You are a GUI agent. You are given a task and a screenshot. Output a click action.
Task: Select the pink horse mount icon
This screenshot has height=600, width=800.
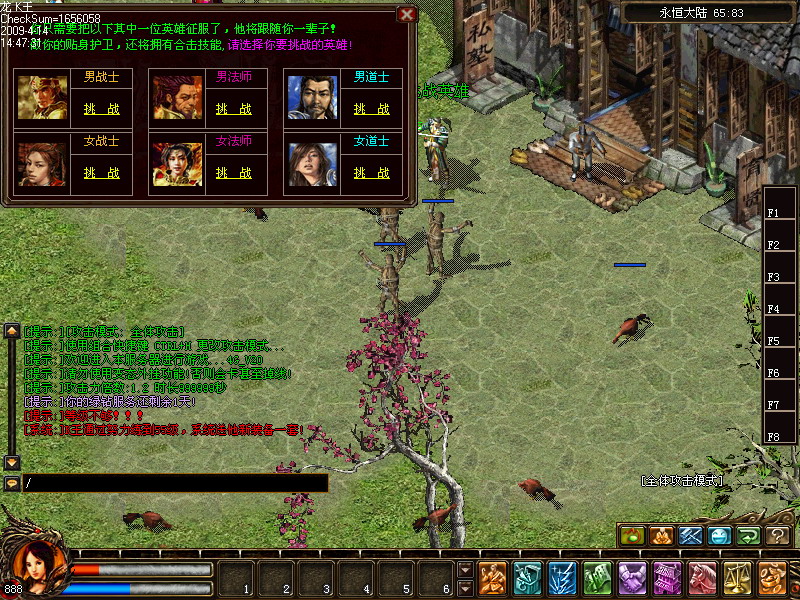point(702,578)
